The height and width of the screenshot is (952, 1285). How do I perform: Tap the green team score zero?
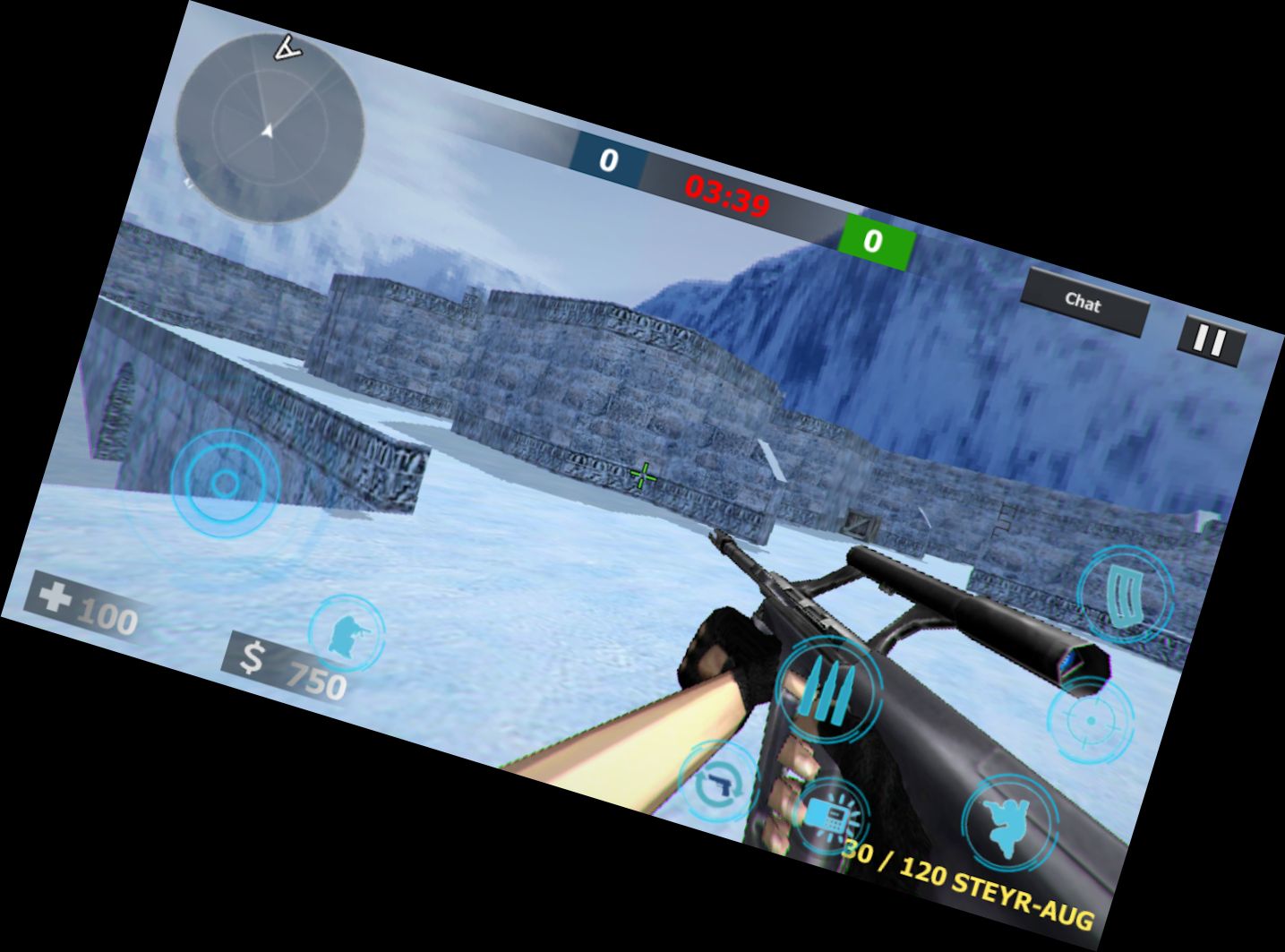(873, 240)
